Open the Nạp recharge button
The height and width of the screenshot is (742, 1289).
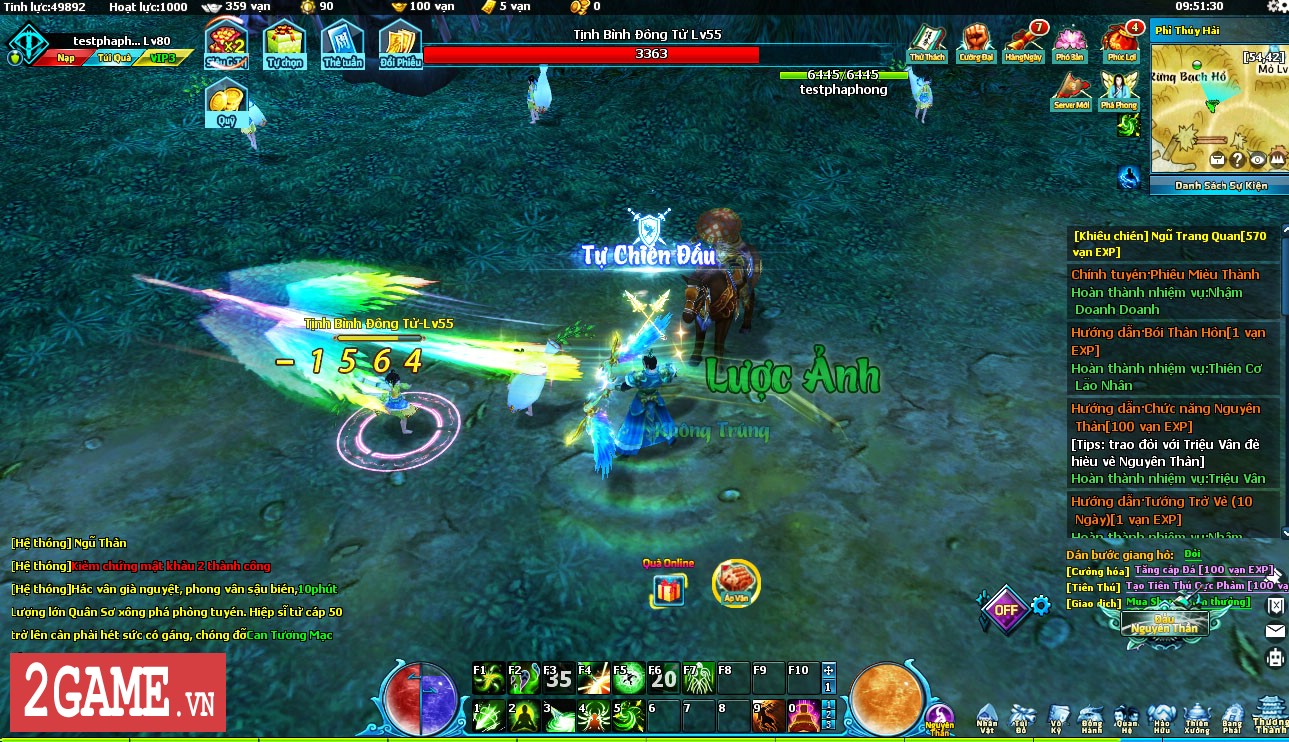(65, 58)
